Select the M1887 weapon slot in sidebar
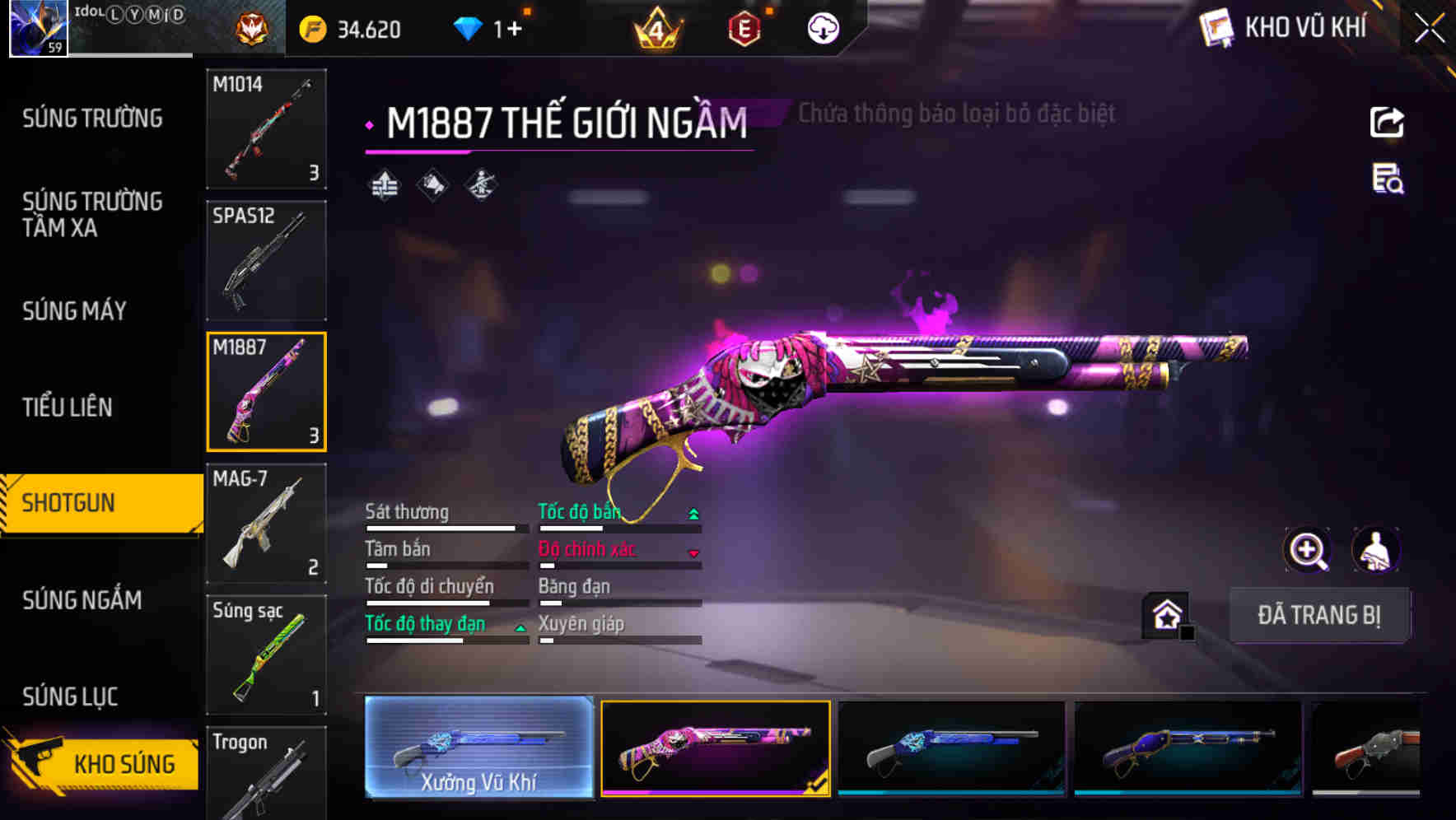This screenshot has height=820, width=1456. tap(266, 390)
